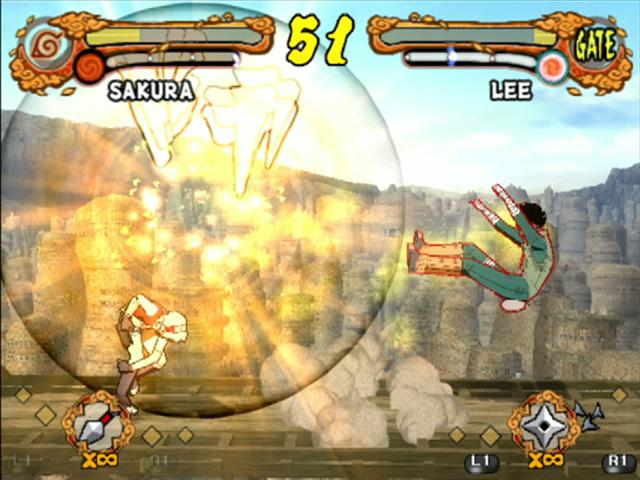Click Sakura's red spiral chakra icon
640x480 pixels.
(x=90, y=66)
